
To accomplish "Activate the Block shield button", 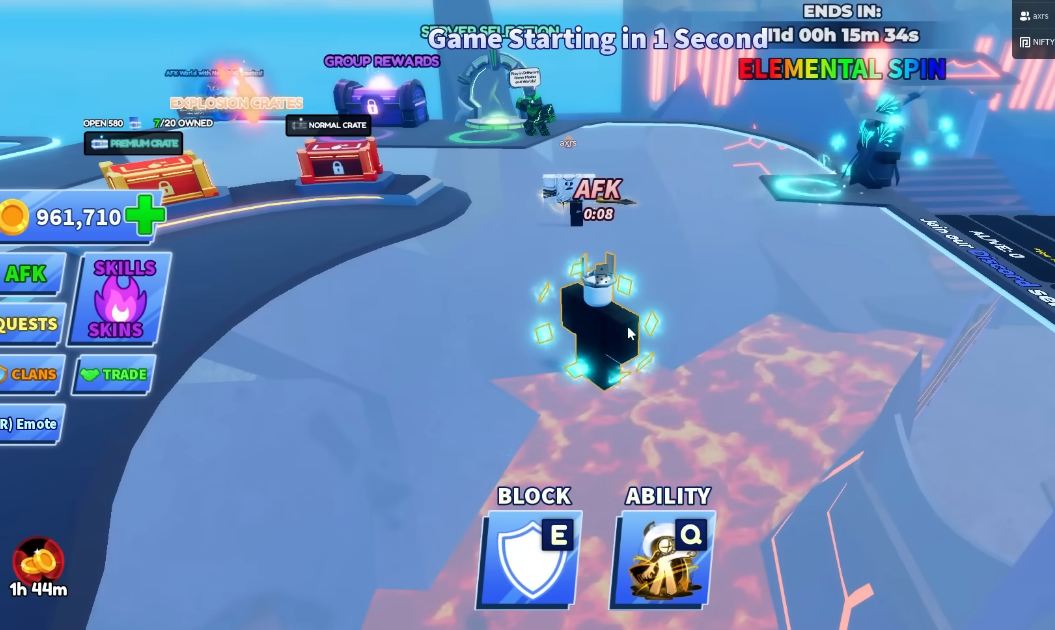I will point(531,559).
